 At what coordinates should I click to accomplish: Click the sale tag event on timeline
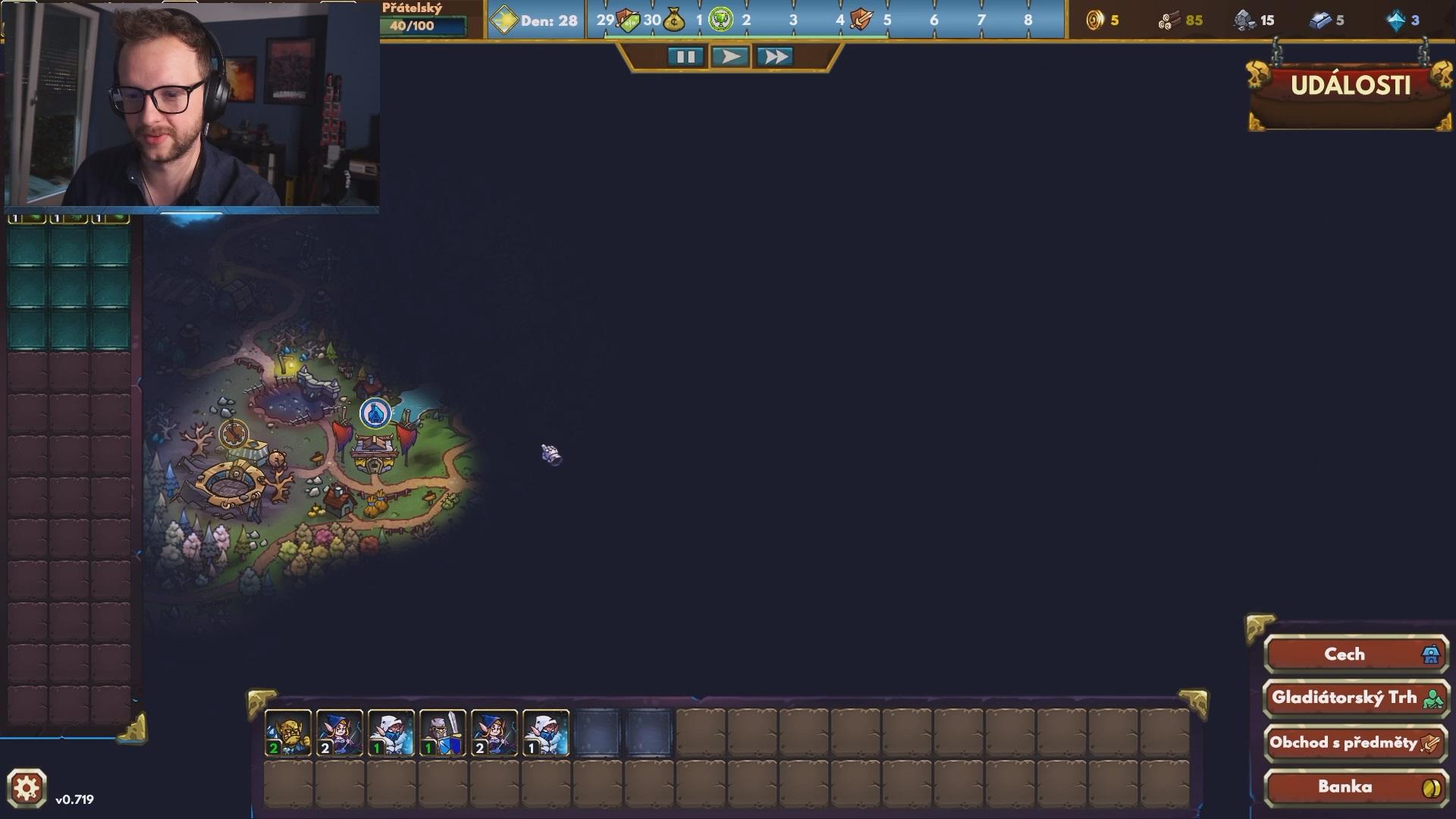(628, 20)
